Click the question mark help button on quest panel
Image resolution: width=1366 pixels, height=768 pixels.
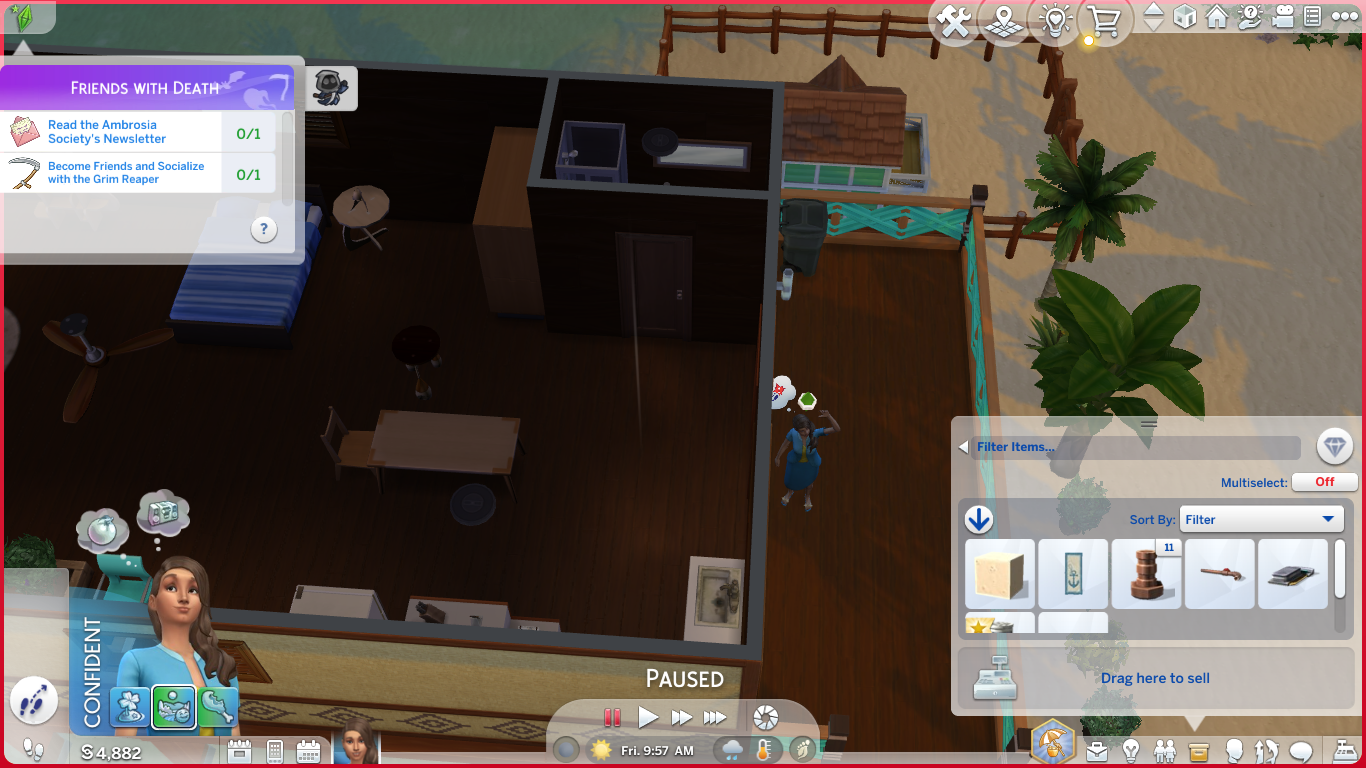(x=263, y=229)
